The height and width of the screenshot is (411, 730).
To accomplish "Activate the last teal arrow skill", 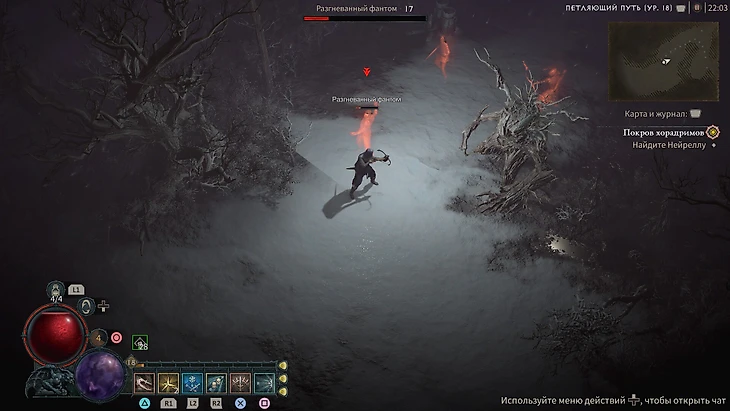I will 264,383.
